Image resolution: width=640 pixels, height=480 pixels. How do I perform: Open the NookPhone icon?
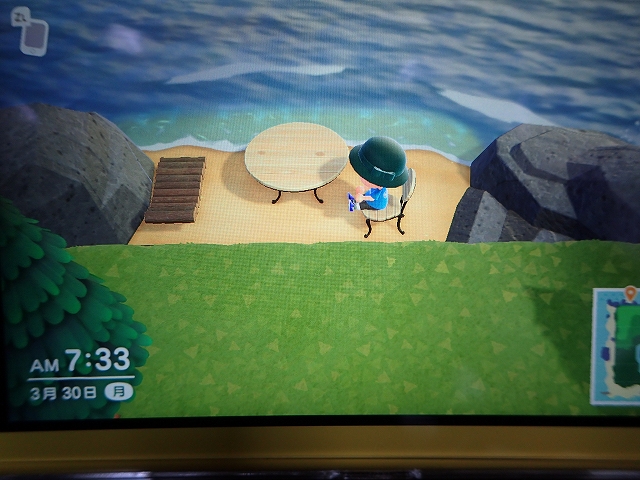(33, 36)
